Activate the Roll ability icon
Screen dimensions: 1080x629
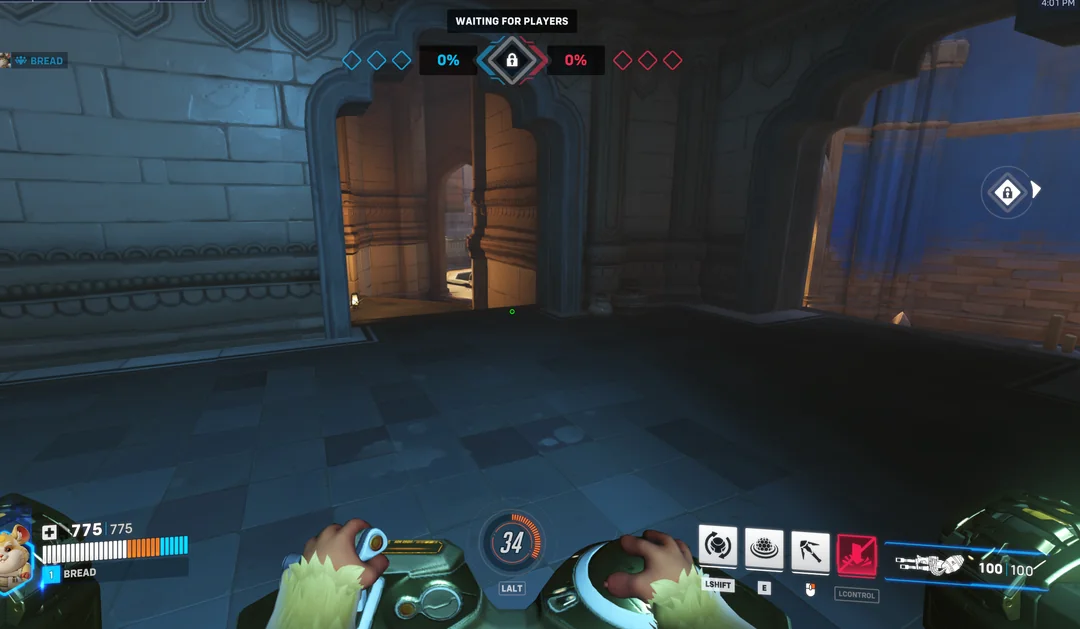(717, 547)
